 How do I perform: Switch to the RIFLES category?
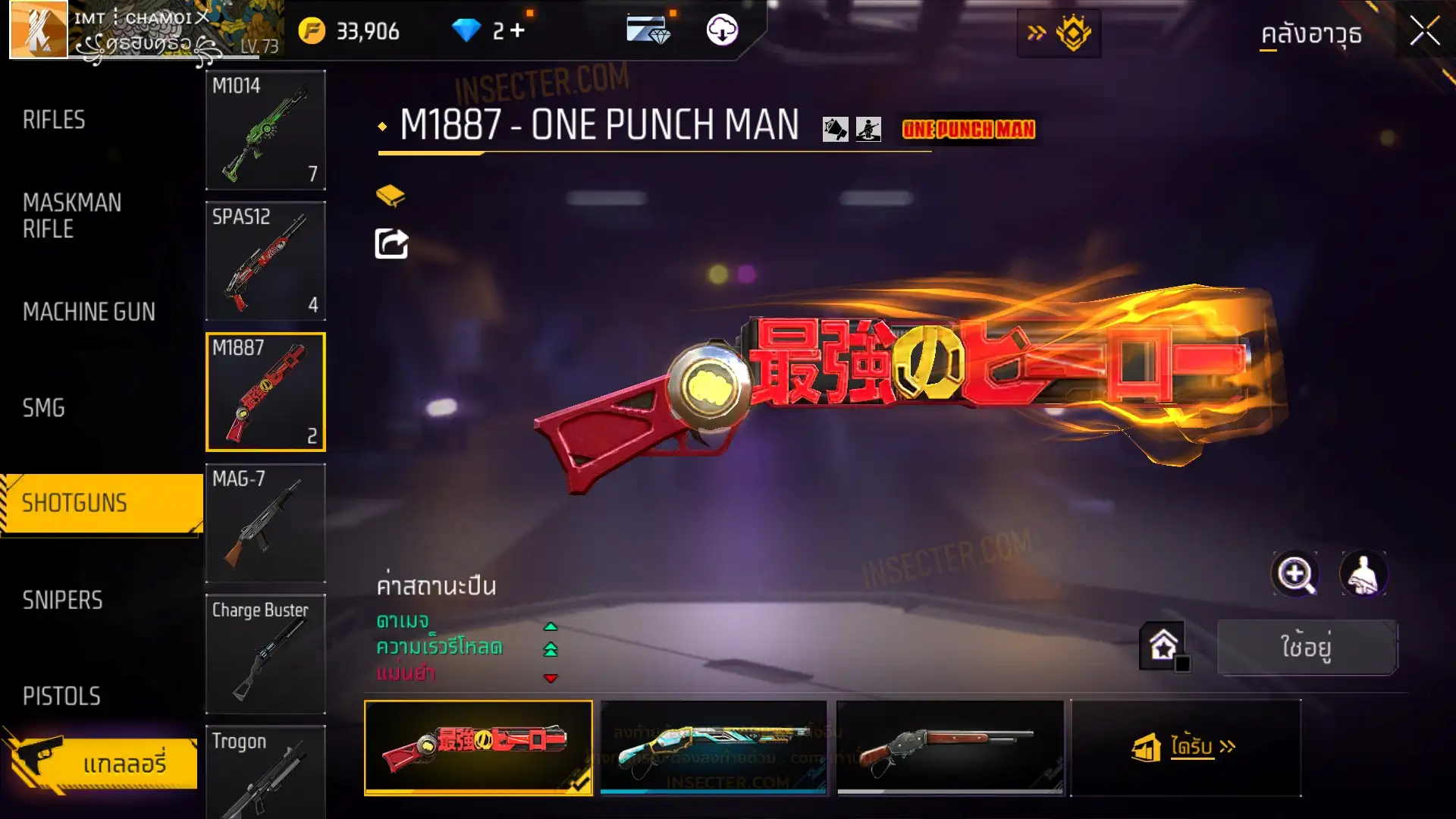coord(54,120)
